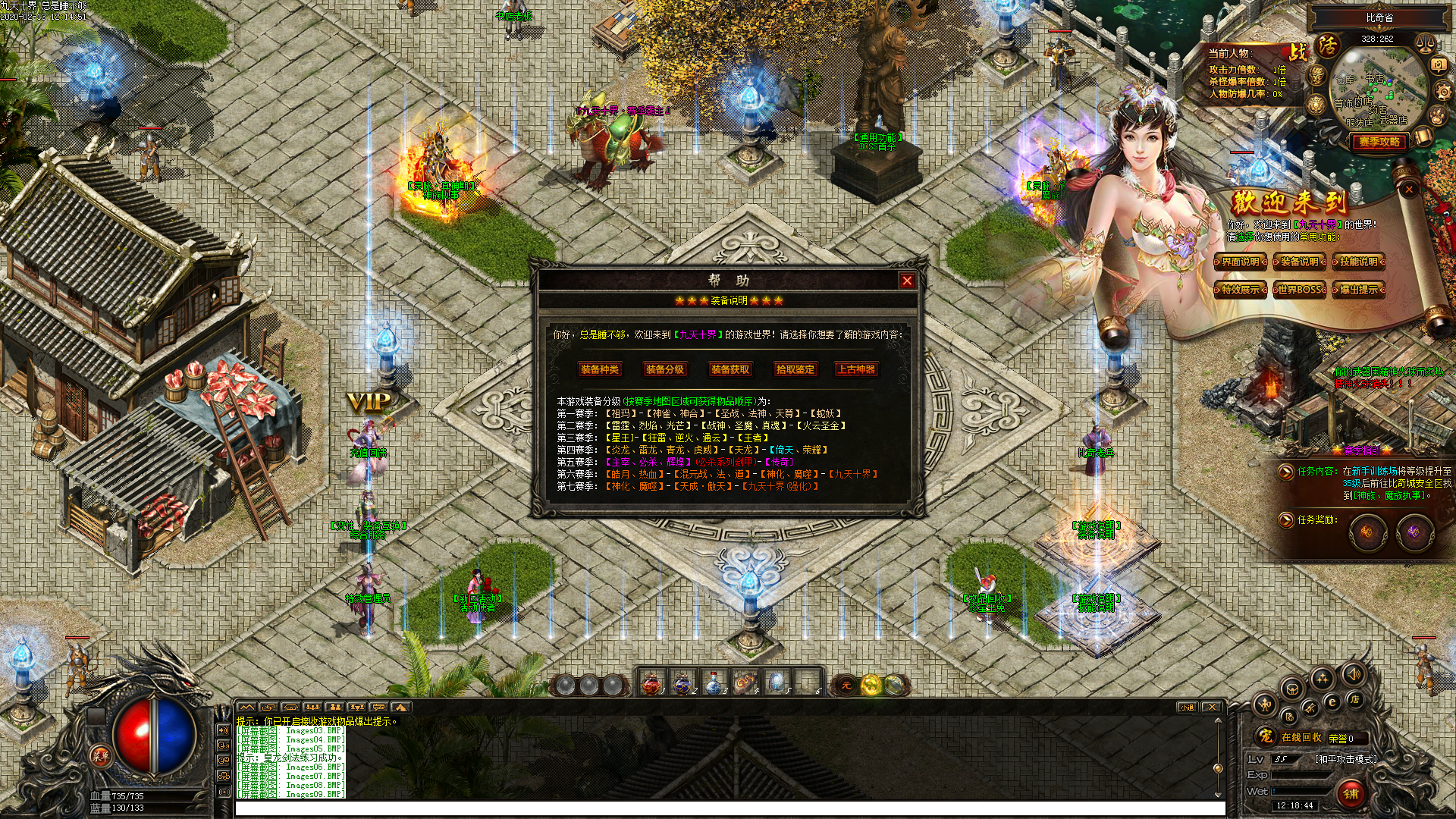Show the 拾取鉴定 info
1456x819 pixels.
click(795, 369)
